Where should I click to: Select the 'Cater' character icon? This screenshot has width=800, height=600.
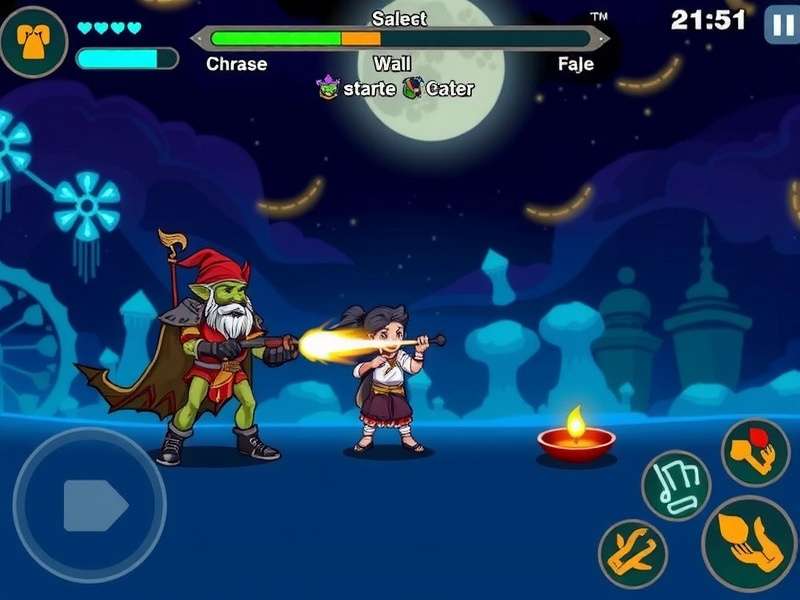click(413, 88)
